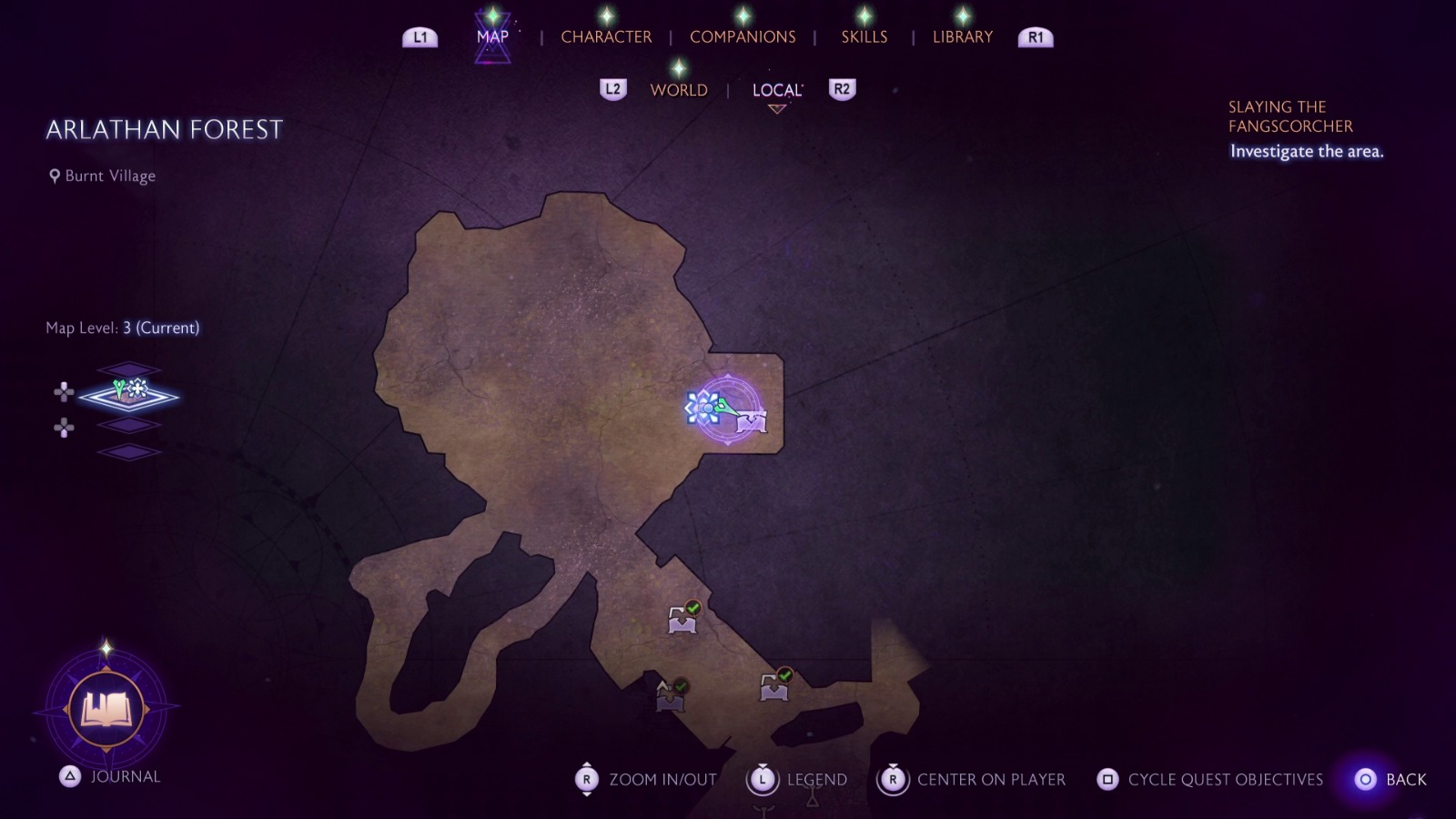Switch to the COMPANIONS tab

pyautogui.click(x=742, y=36)
